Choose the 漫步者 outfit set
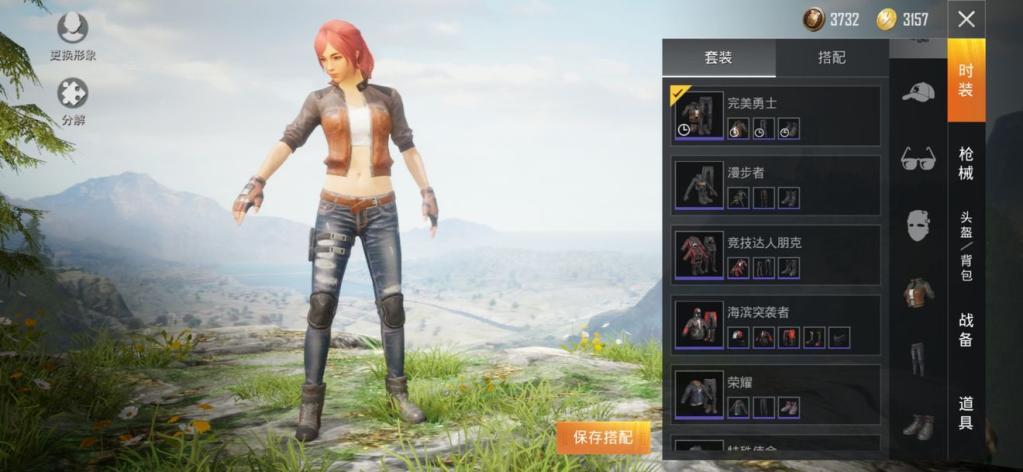1023x472 pixels. [x=775, y=185]
